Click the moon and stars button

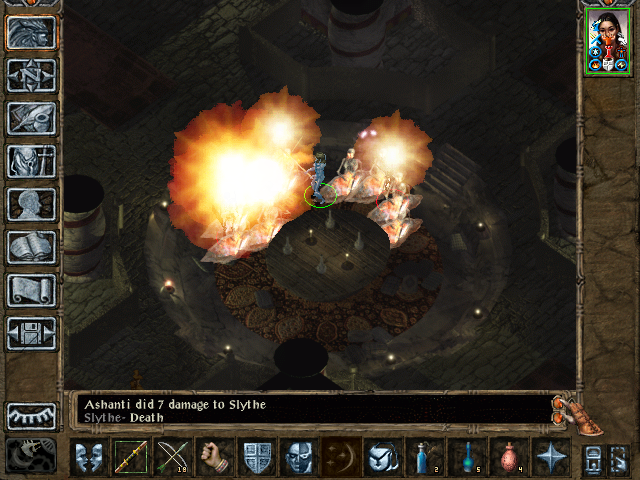340,457
